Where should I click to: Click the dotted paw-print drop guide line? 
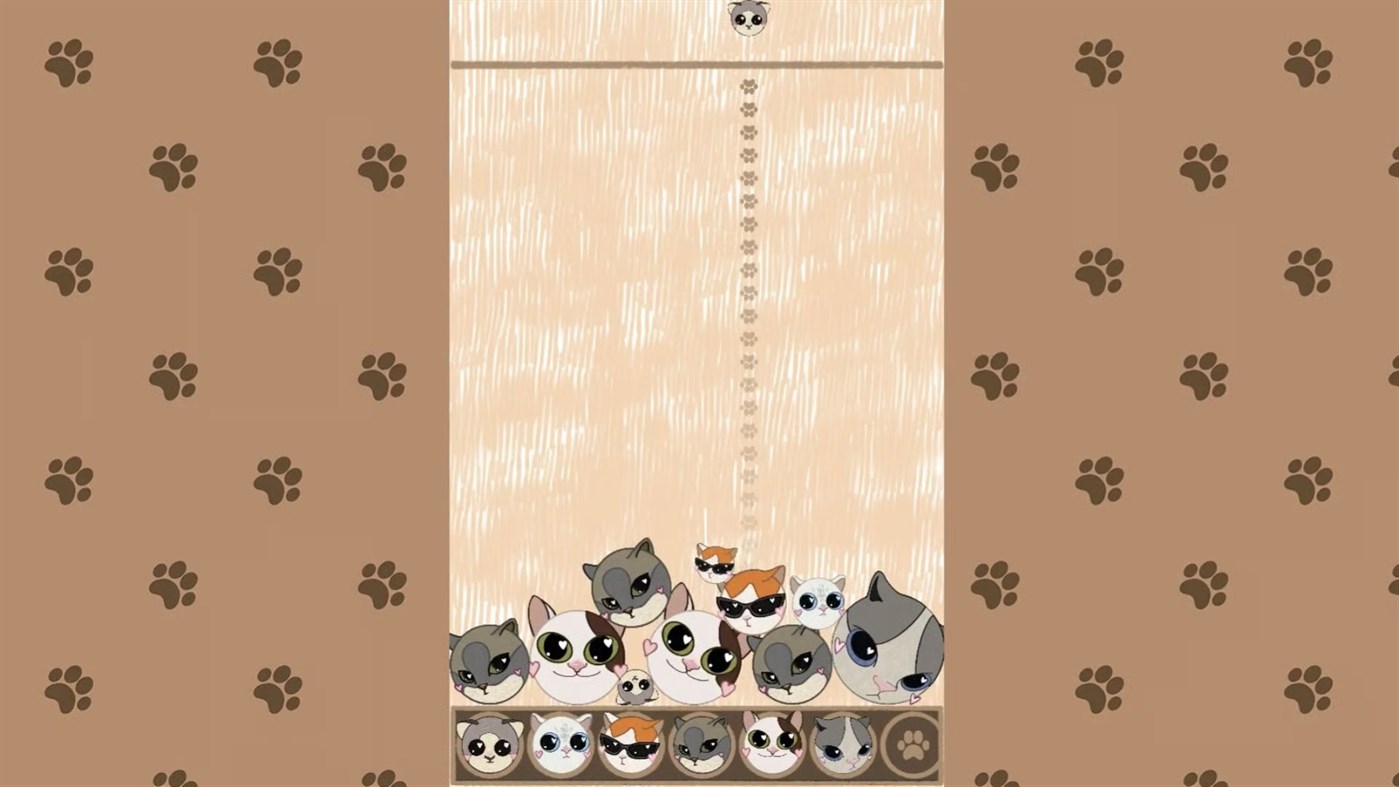coord(748,300)
